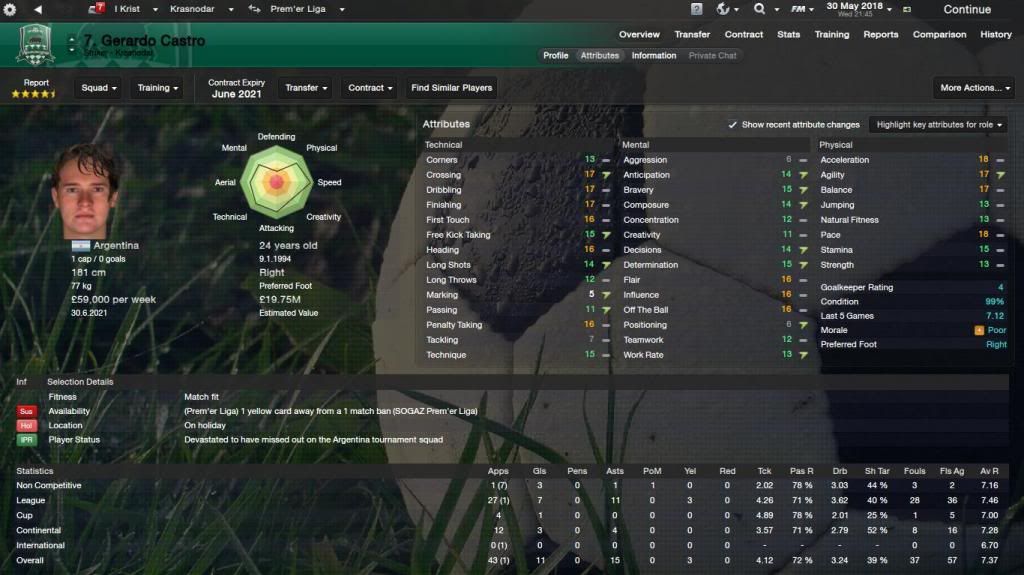Viewport: 1024px width, 575px height.
Task: Switch to the Contract section
Action: click(744, 34)
